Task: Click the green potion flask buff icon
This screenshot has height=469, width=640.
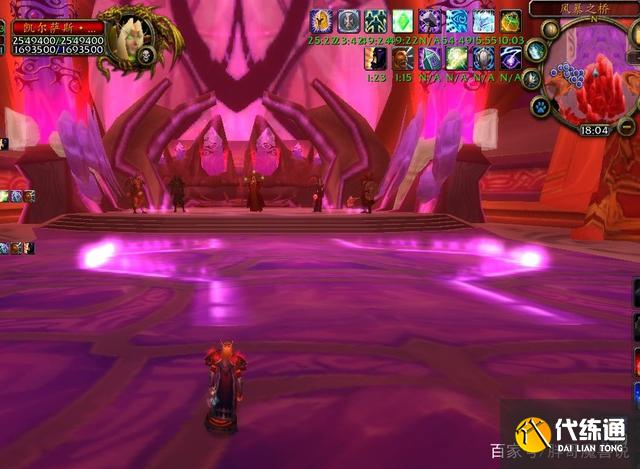Action: (510, 20)
